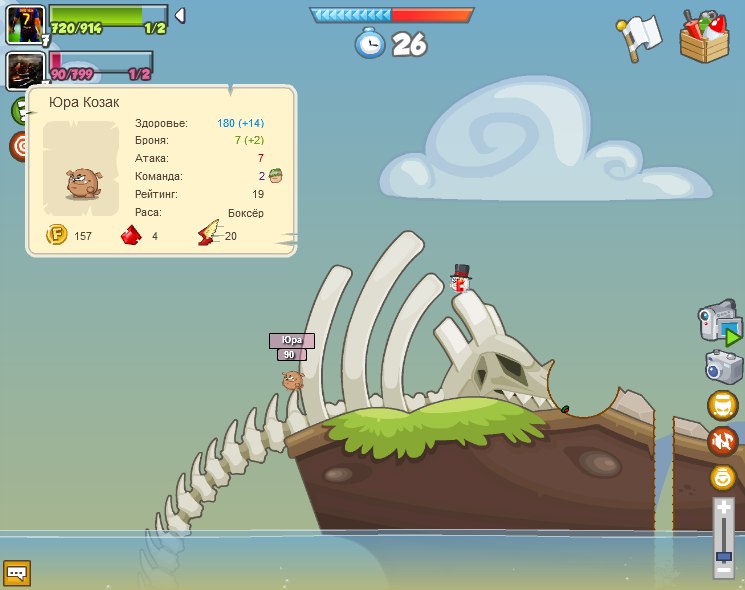745x590 pixels.
Task: Select the second team's dark avatar
Action: [24, 70]
